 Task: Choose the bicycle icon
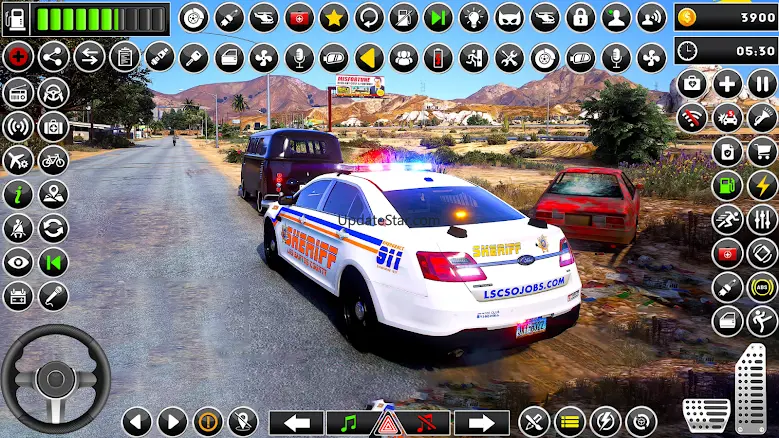53,160
